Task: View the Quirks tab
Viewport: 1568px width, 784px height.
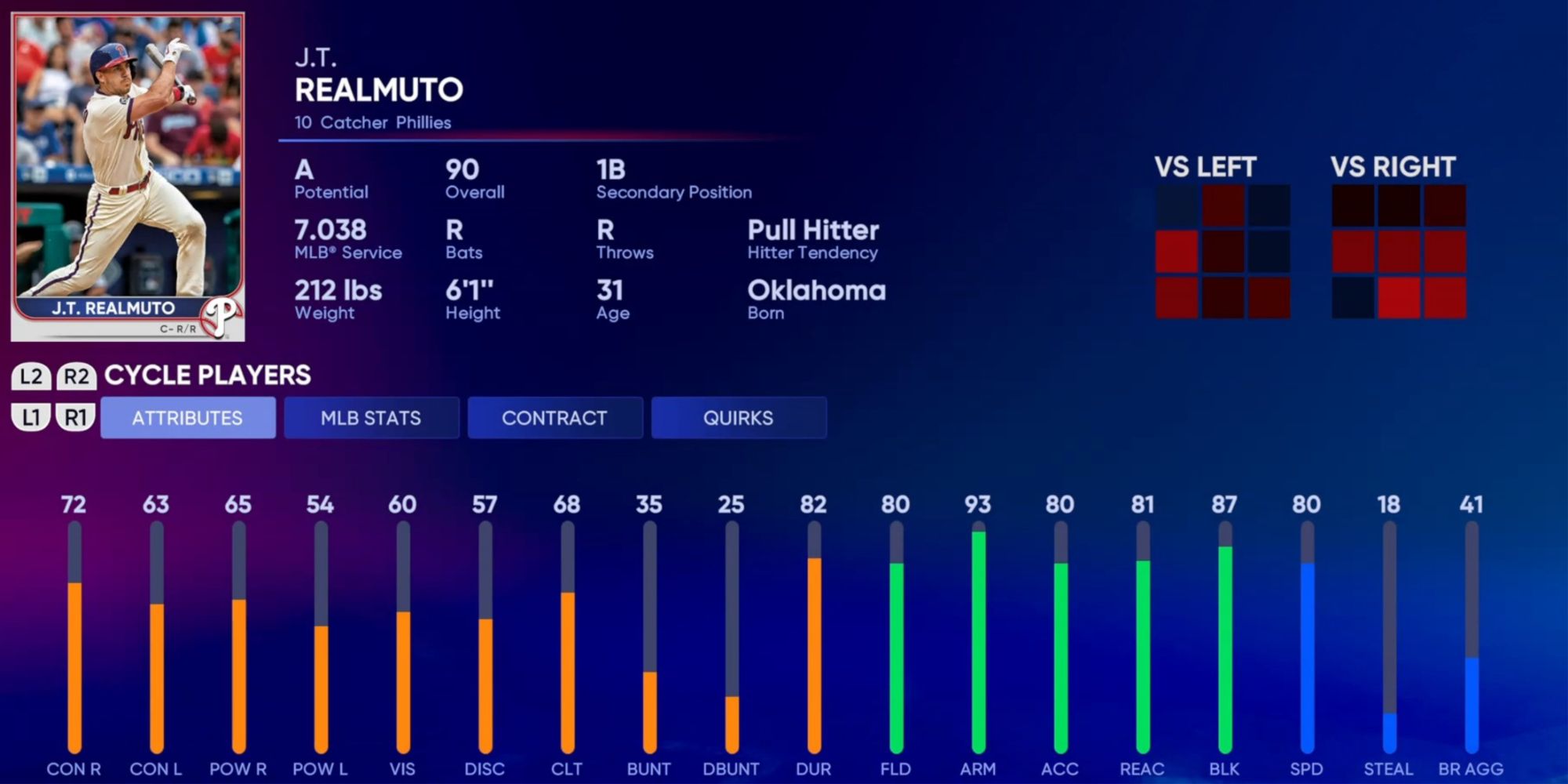Action: (x=739, y=418)
